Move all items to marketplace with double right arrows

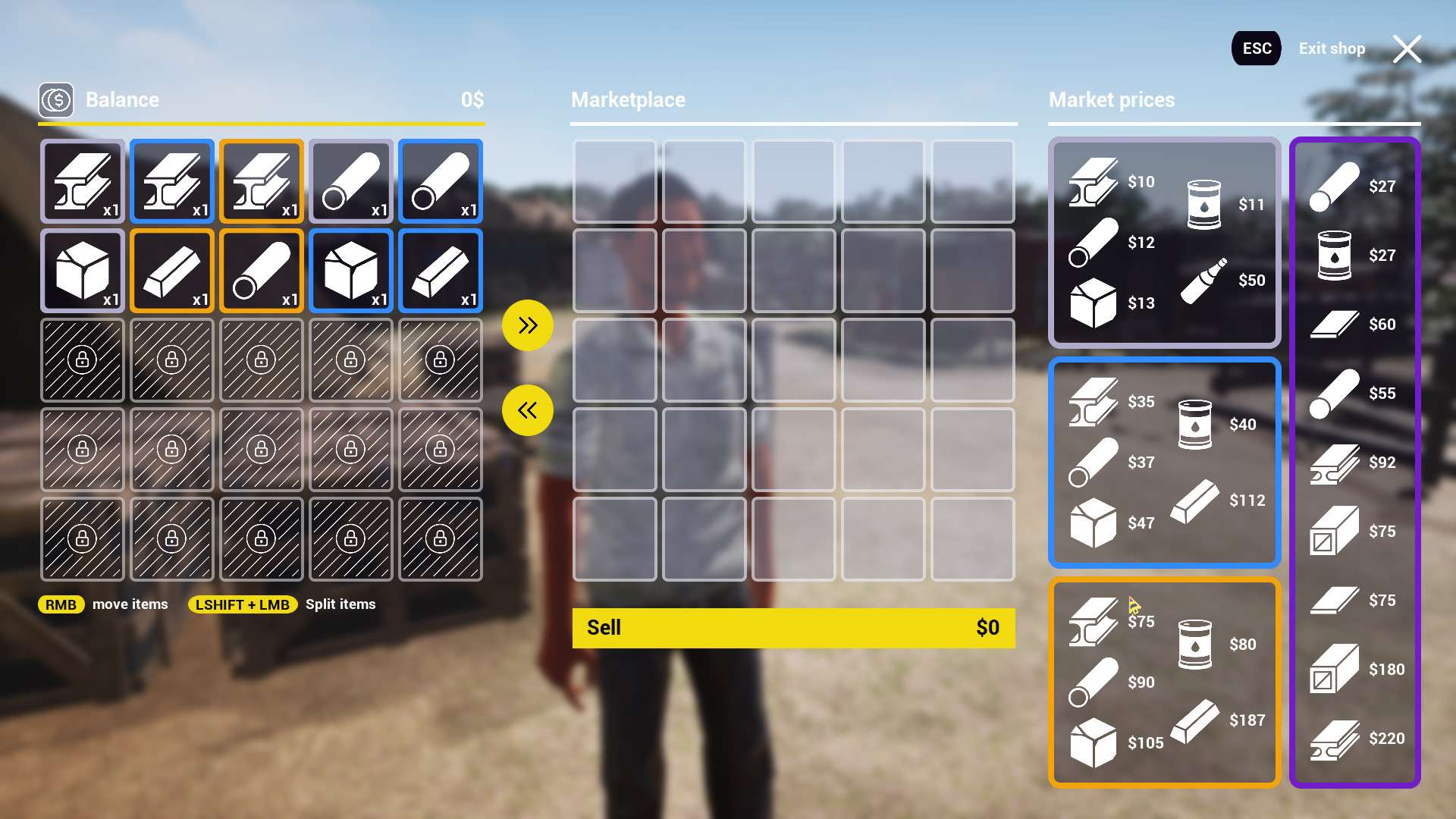click(x=527, y=325)
